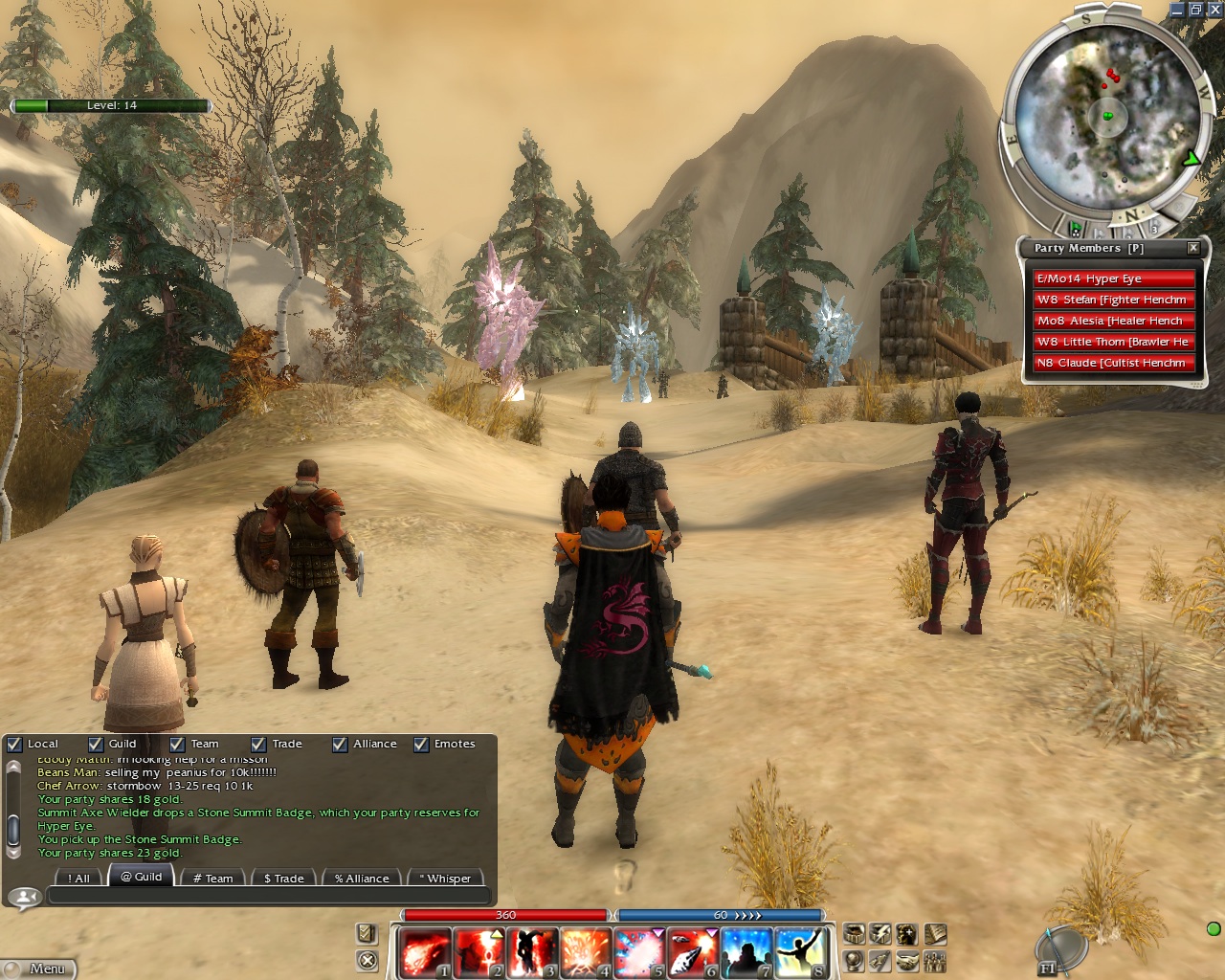Image resolution: width=1225 pixels, height=980 pixels.
Task: Open the Menu button
Action: point(38,969)
